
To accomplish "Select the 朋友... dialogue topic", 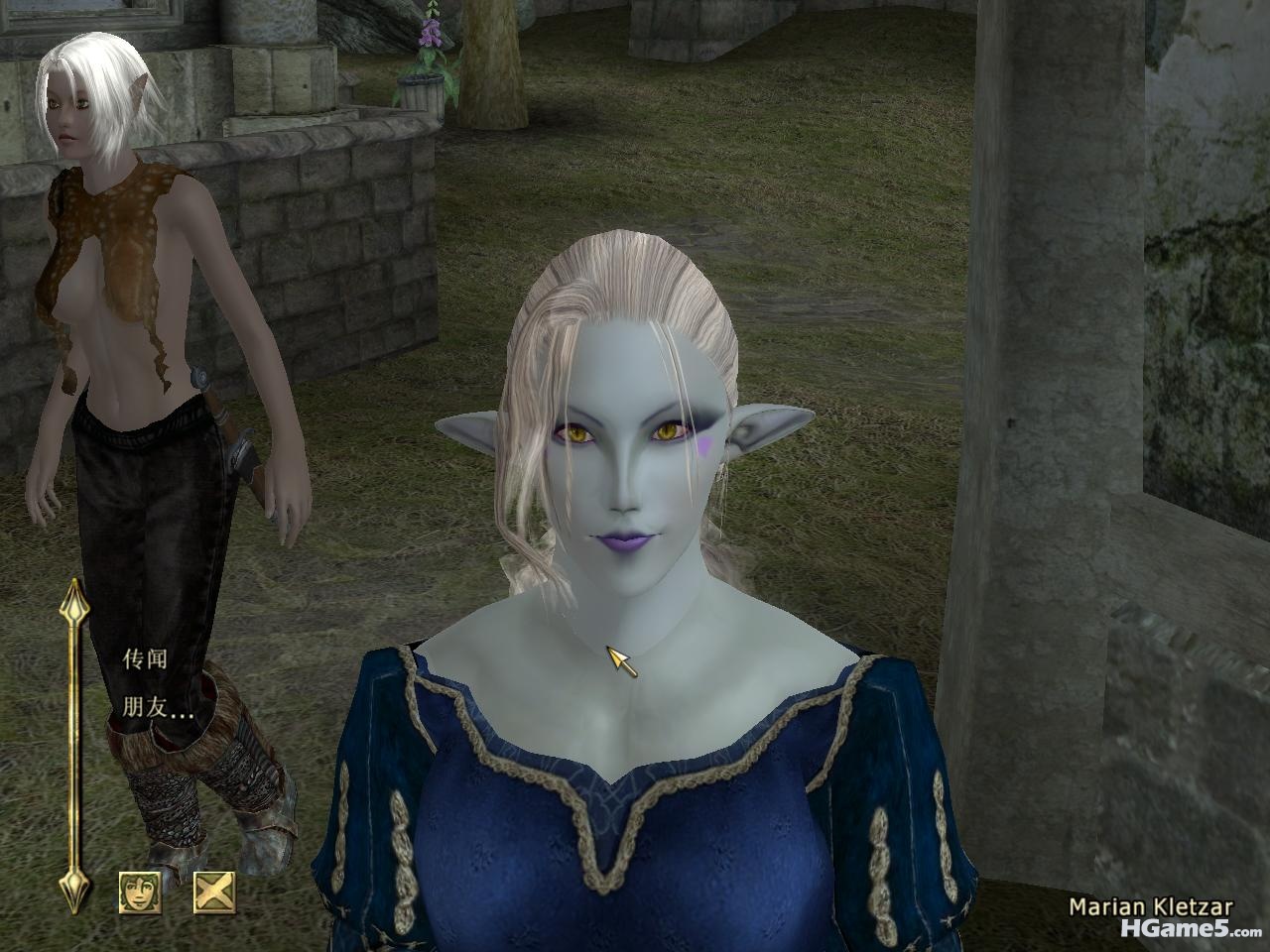I will (158, 708).
